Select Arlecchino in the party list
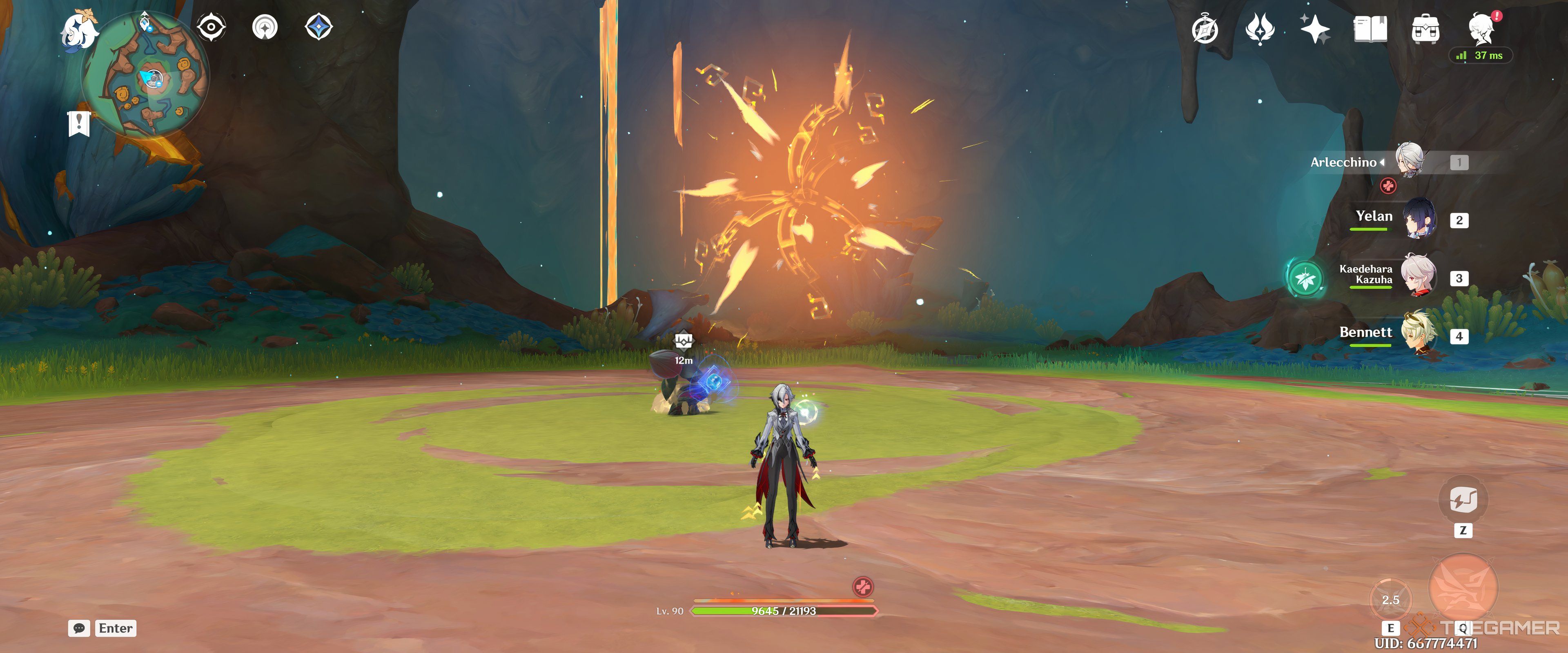The image size is (1568, 653). pyautogui.click(x=1409, y=161)
